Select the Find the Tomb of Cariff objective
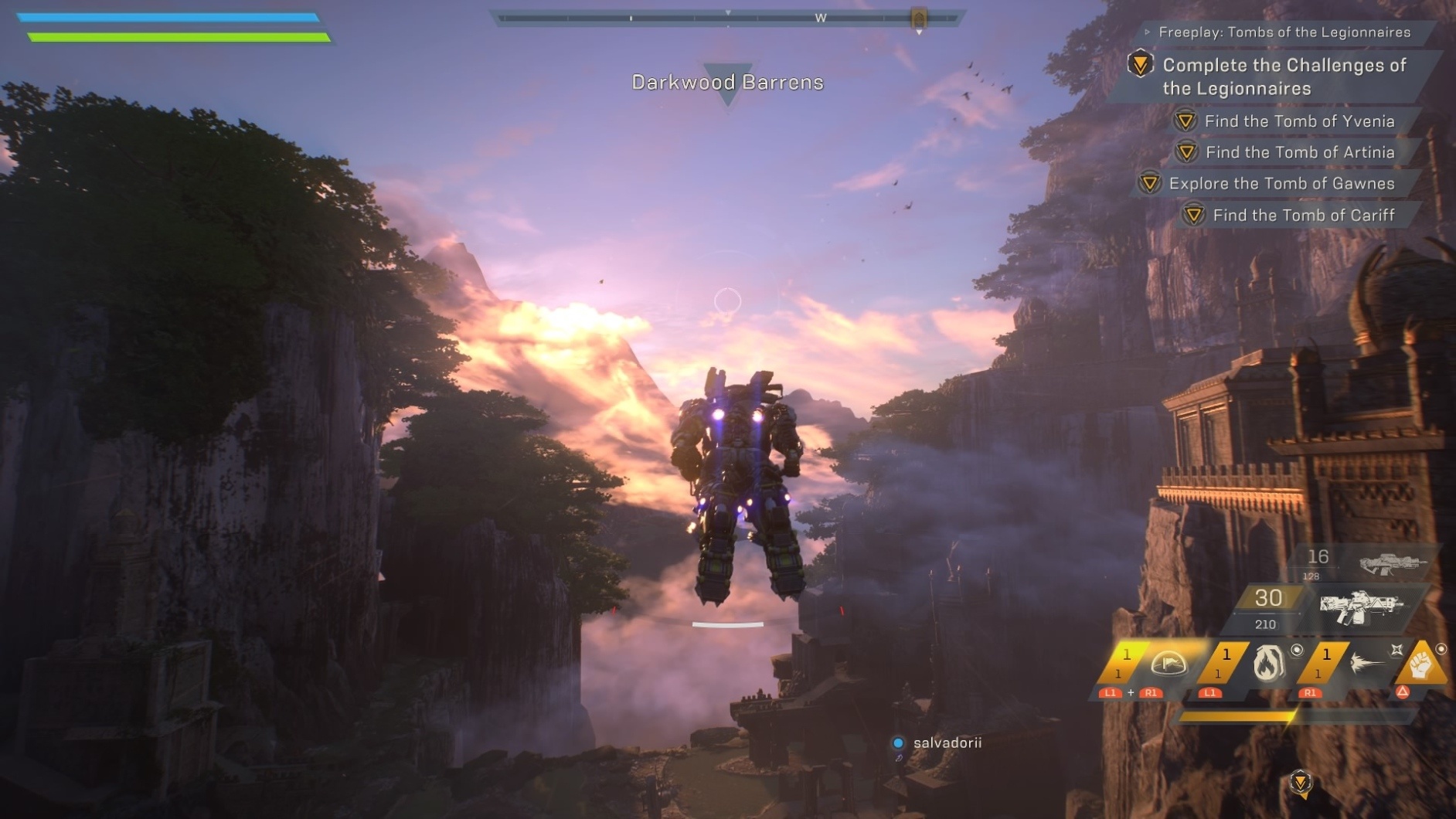The image size is (1456, 819). coord(1303,215)
